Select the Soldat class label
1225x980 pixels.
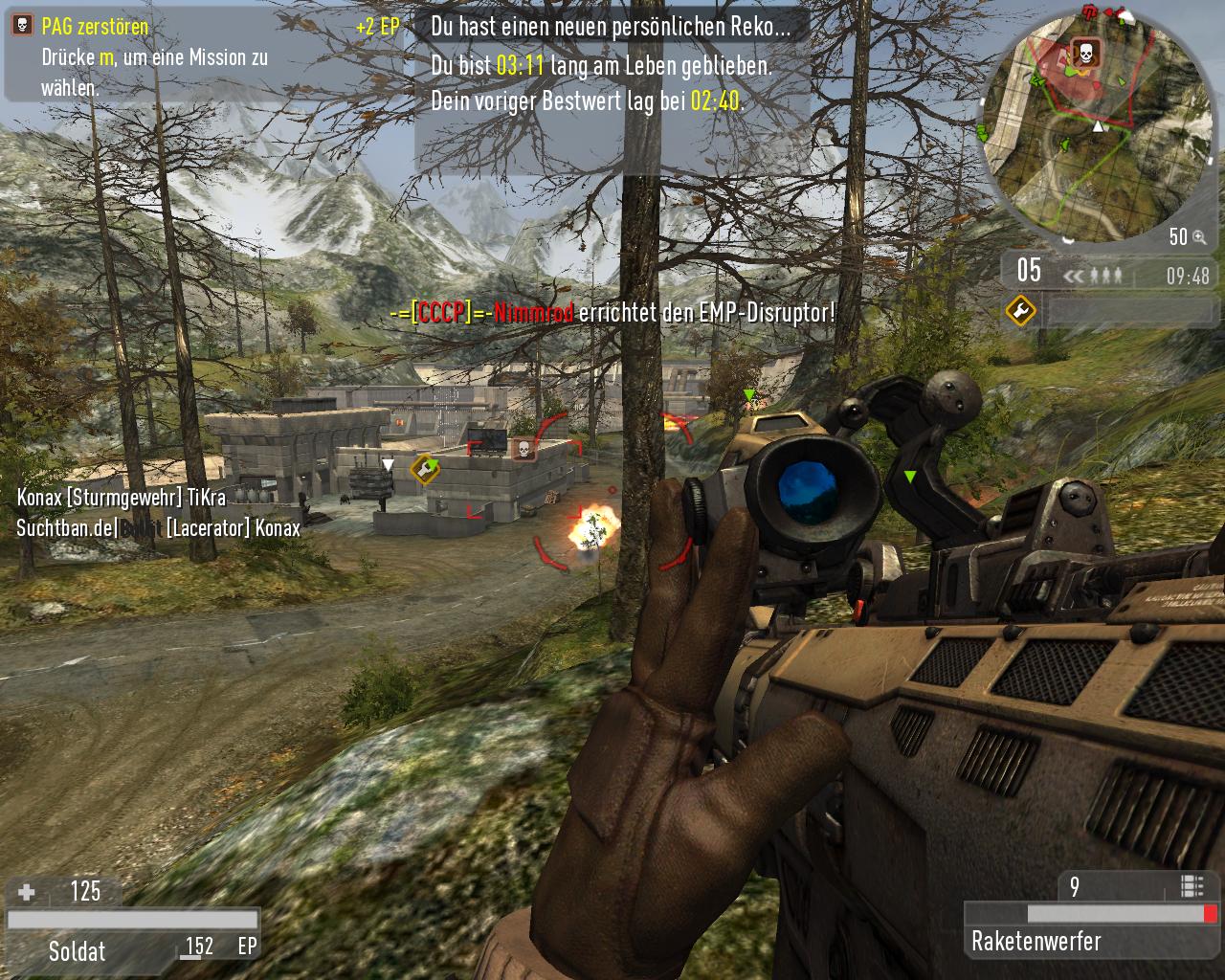pos(78,950)
